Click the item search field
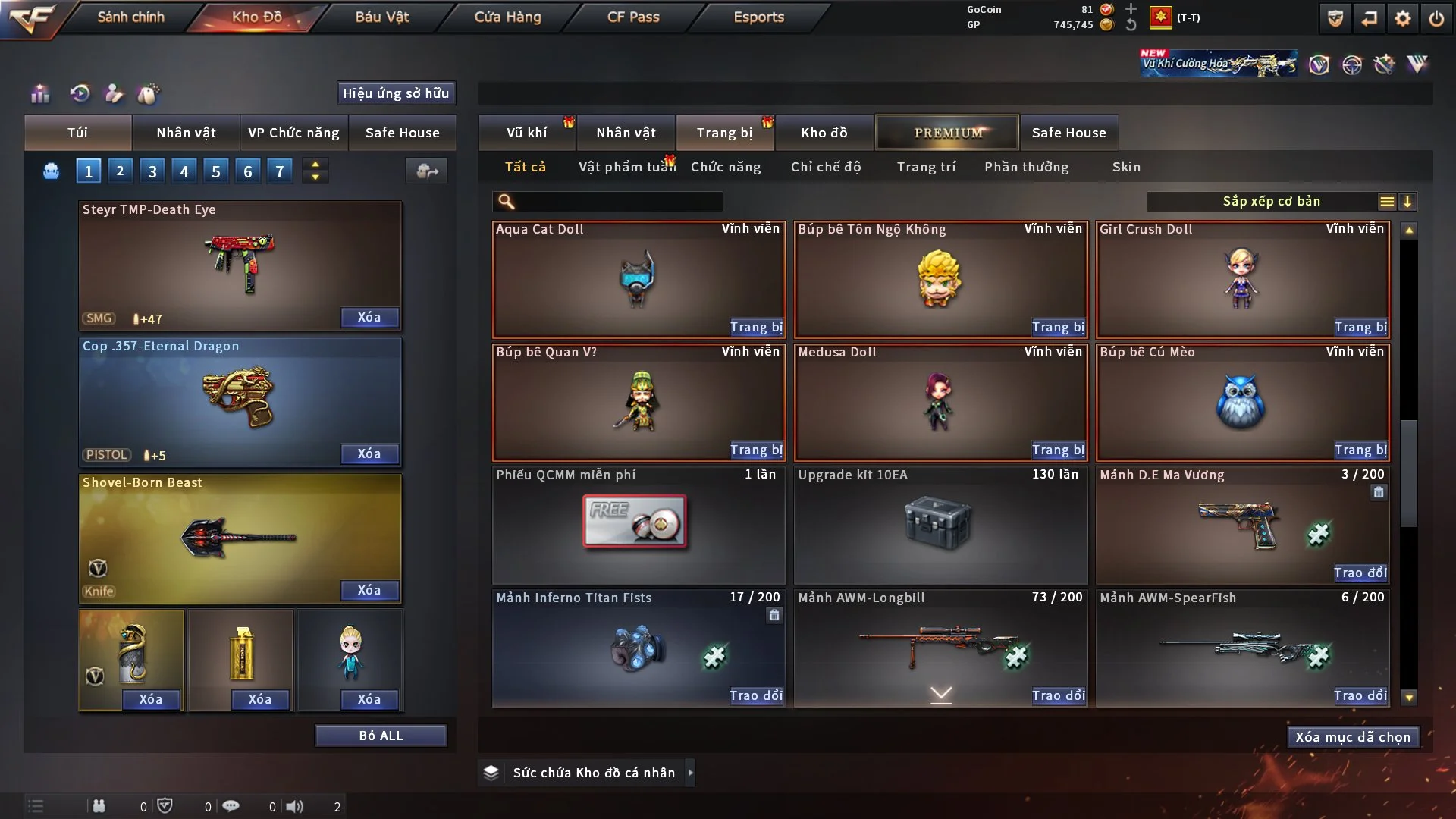This screenshot has width=1456, height=819. pos(618,202)
